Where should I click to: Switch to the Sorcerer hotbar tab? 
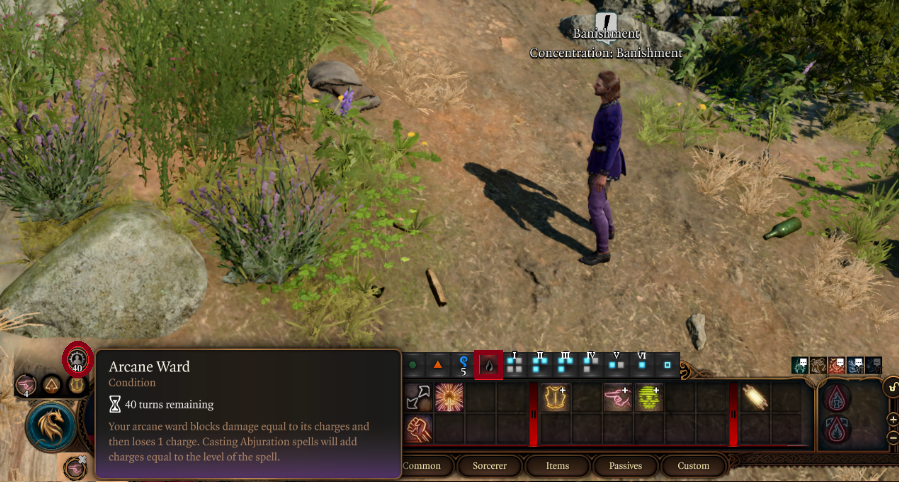tap(490, 466)
